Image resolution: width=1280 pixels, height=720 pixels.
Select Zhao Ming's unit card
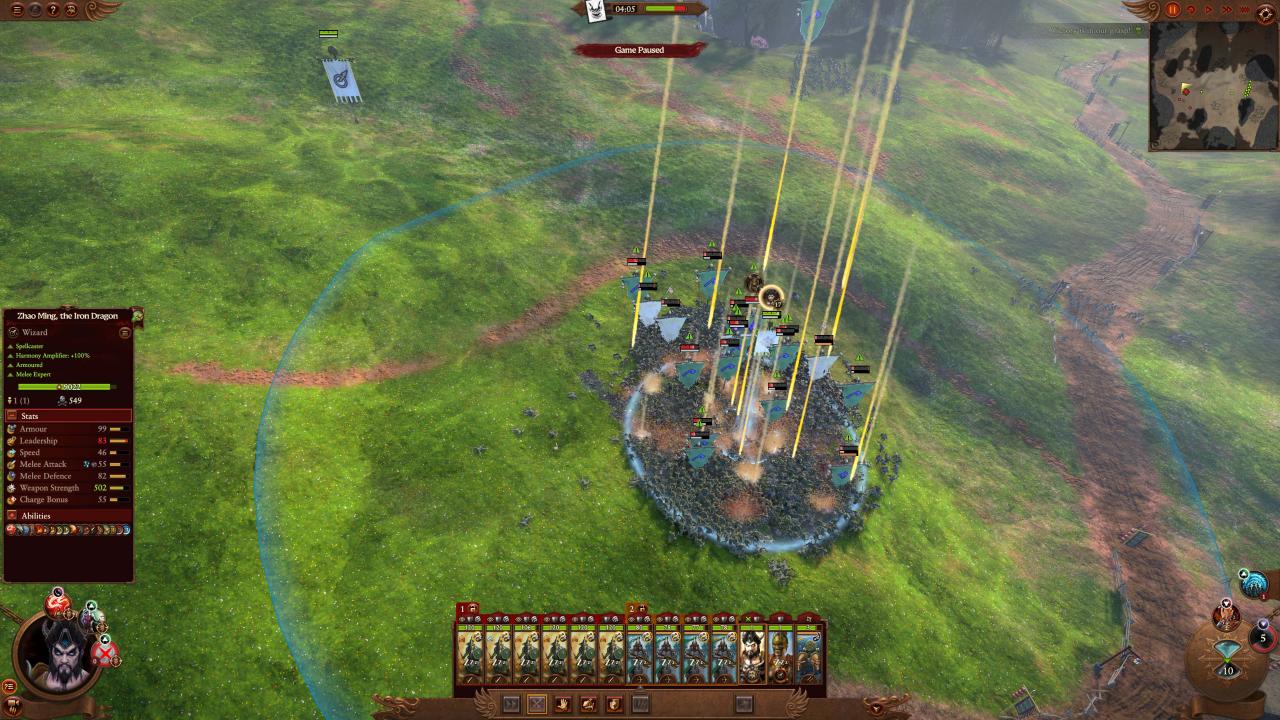752,657
